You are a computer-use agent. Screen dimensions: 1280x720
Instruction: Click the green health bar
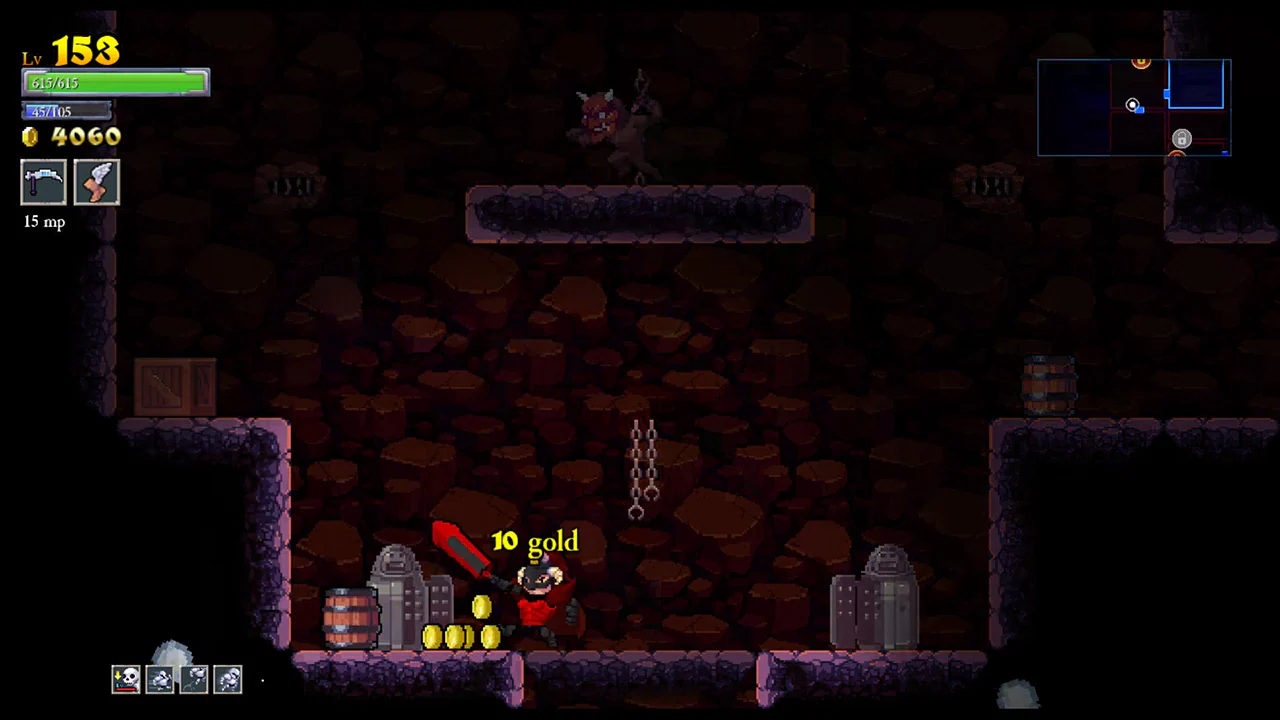point(115,83)
